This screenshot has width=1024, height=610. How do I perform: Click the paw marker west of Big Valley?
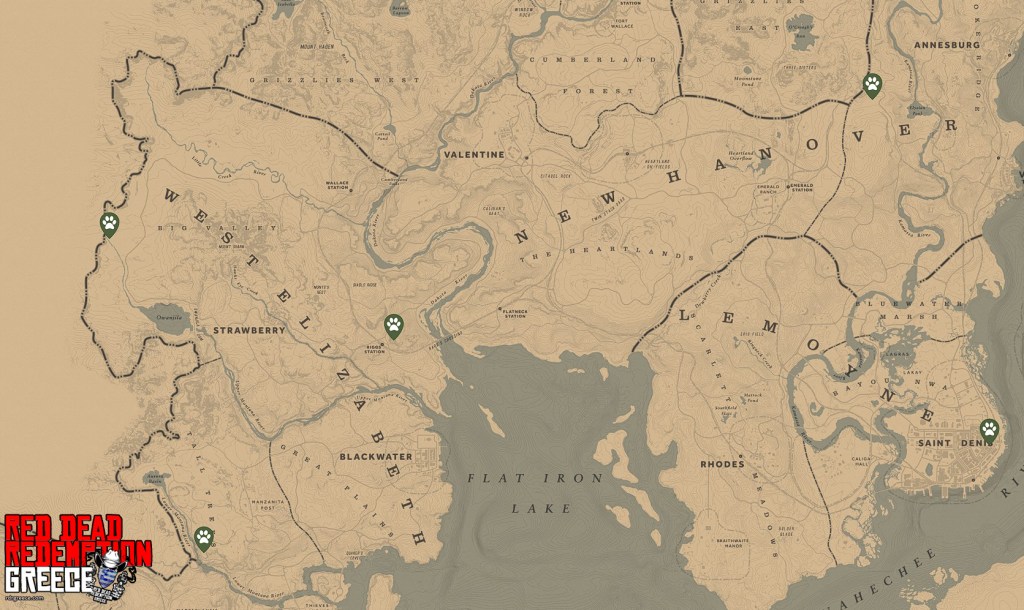click(109, 224)
